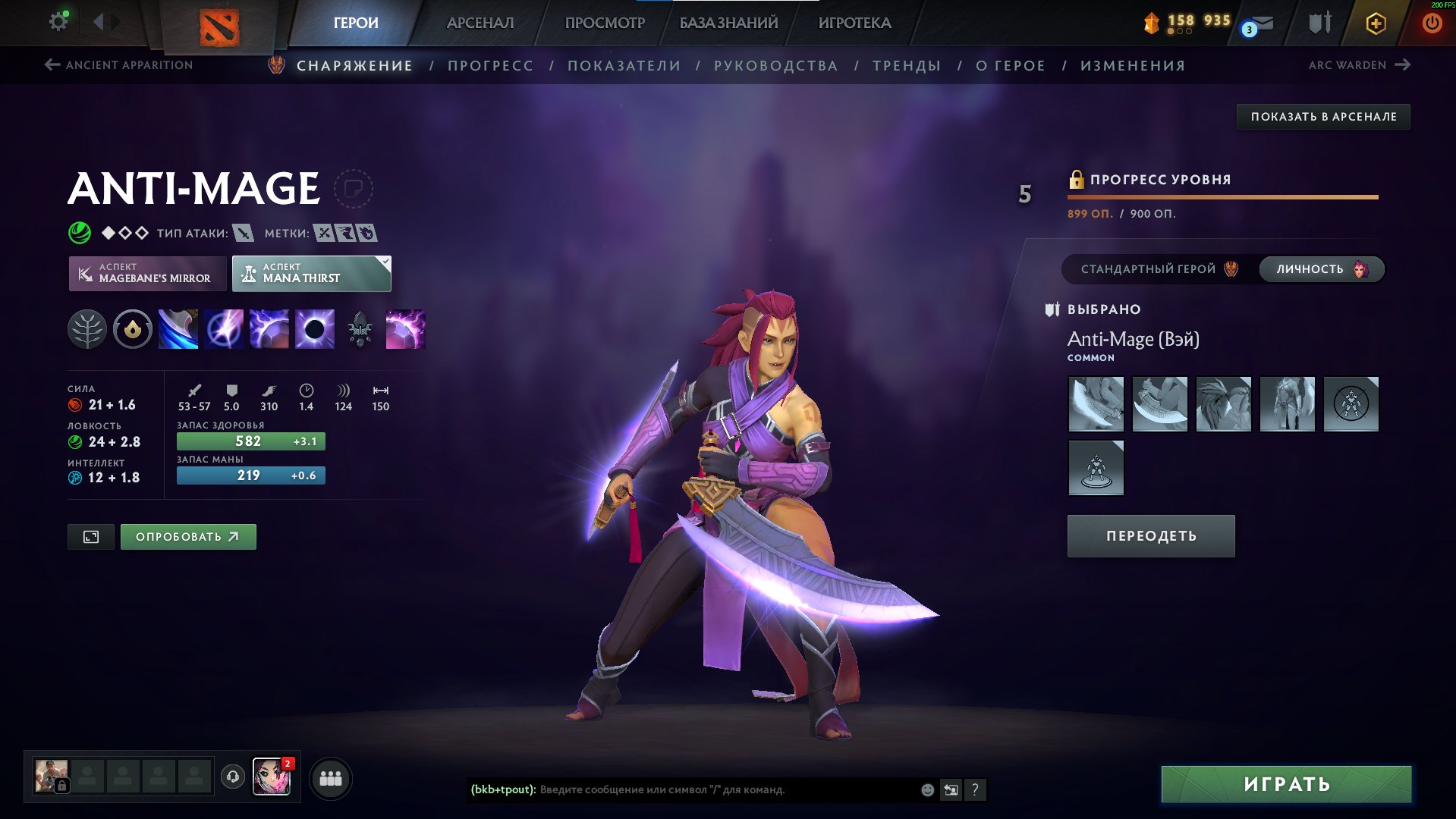Select the Mana Break ability icon
This screenshot has height=819, width=1456.
click(x=178, y=328)
